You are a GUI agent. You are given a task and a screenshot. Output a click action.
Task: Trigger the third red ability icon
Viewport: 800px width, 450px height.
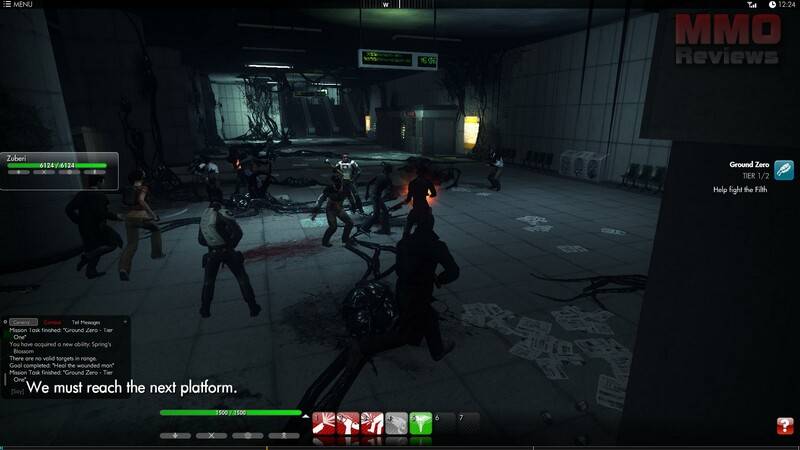372,423
